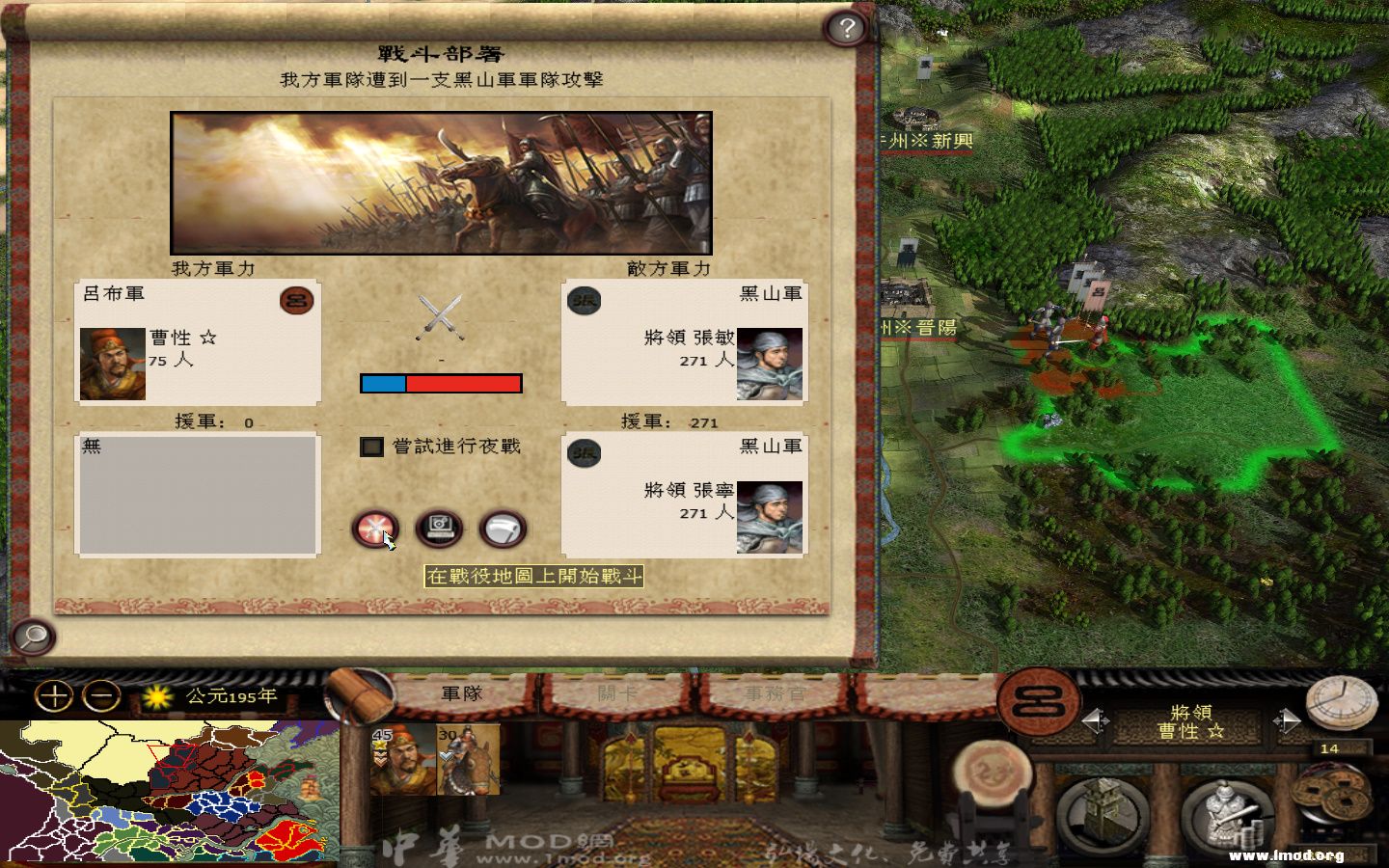Screen dimensions: 1389x868
Task: Select the 關卡 tab
Action: click(617, 693)
